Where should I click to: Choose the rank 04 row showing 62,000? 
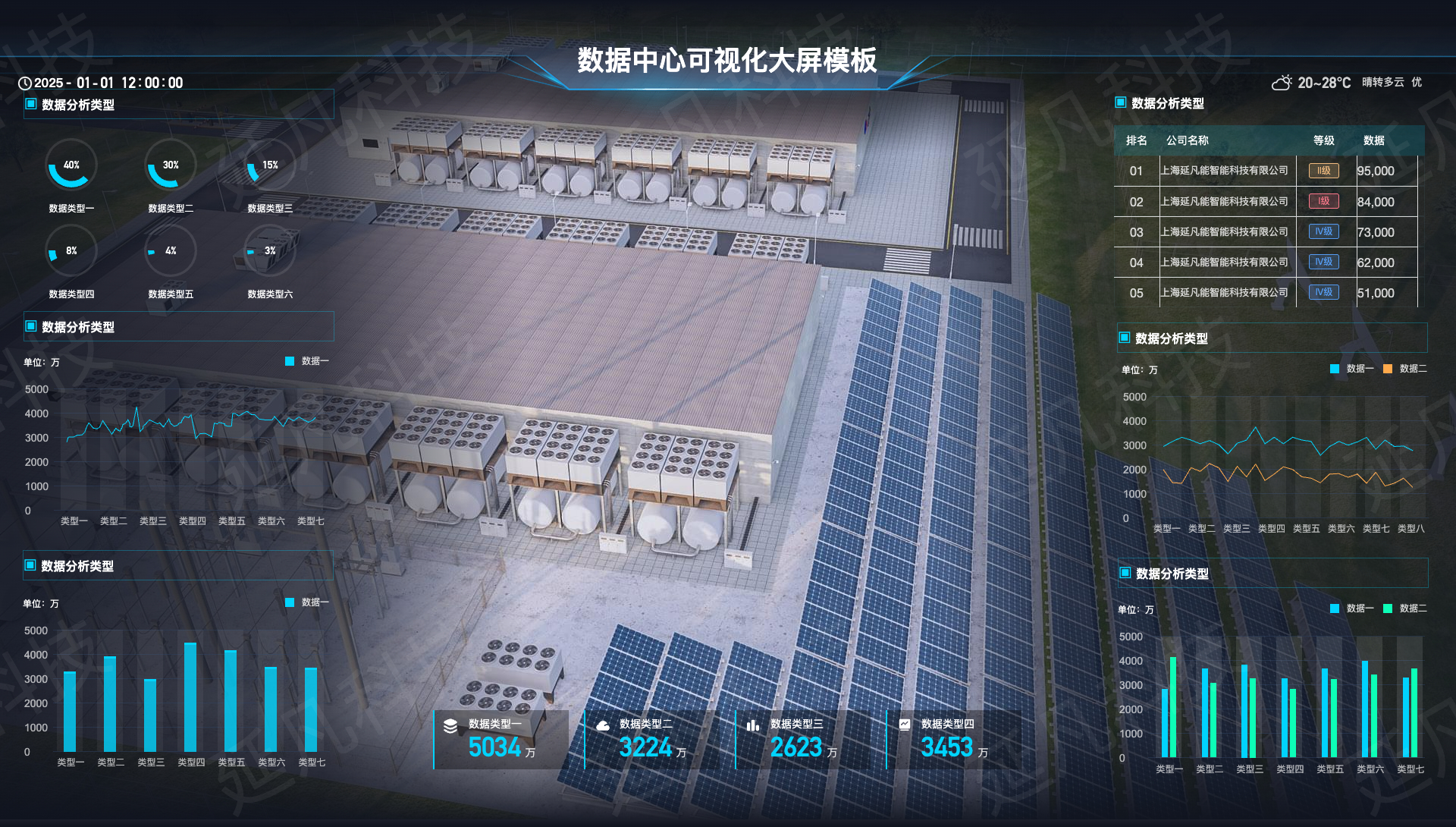coord(1266,263)
